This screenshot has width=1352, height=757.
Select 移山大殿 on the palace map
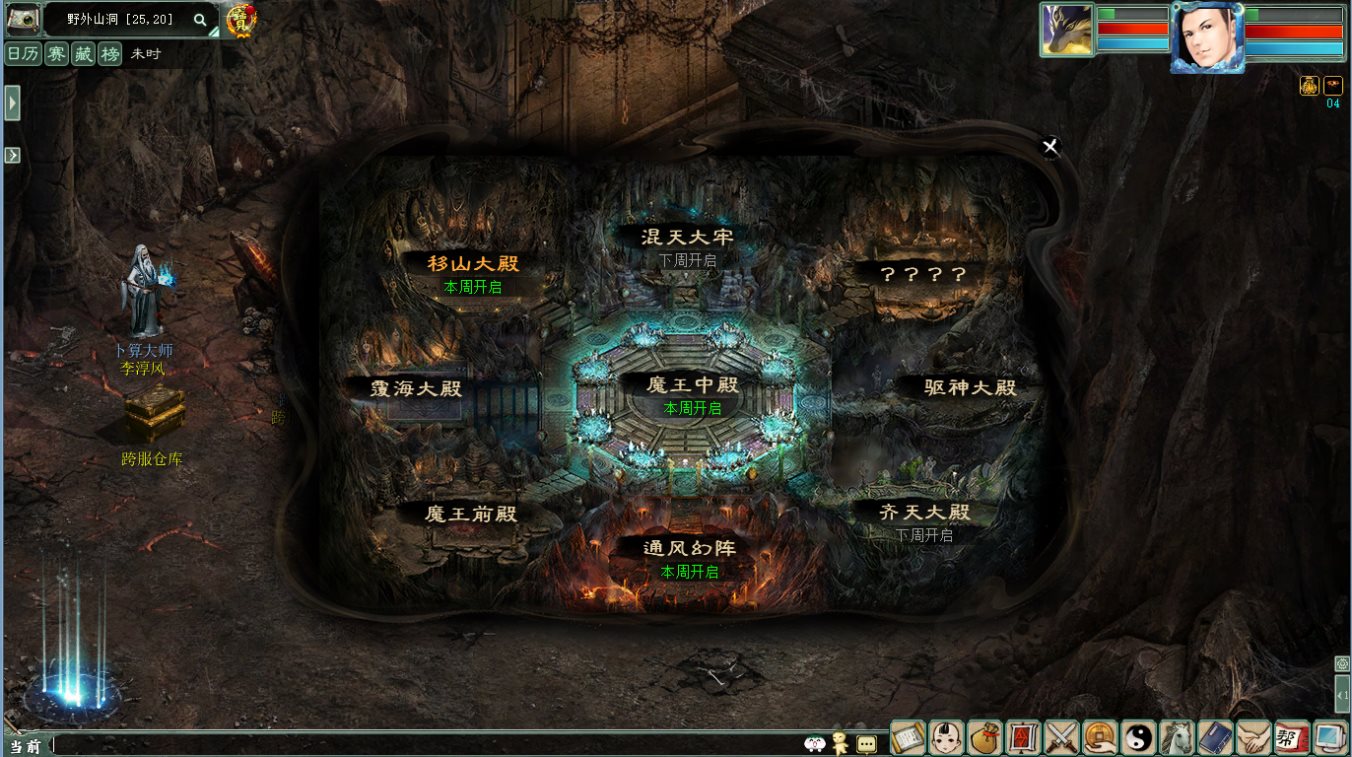click(473, 264)
